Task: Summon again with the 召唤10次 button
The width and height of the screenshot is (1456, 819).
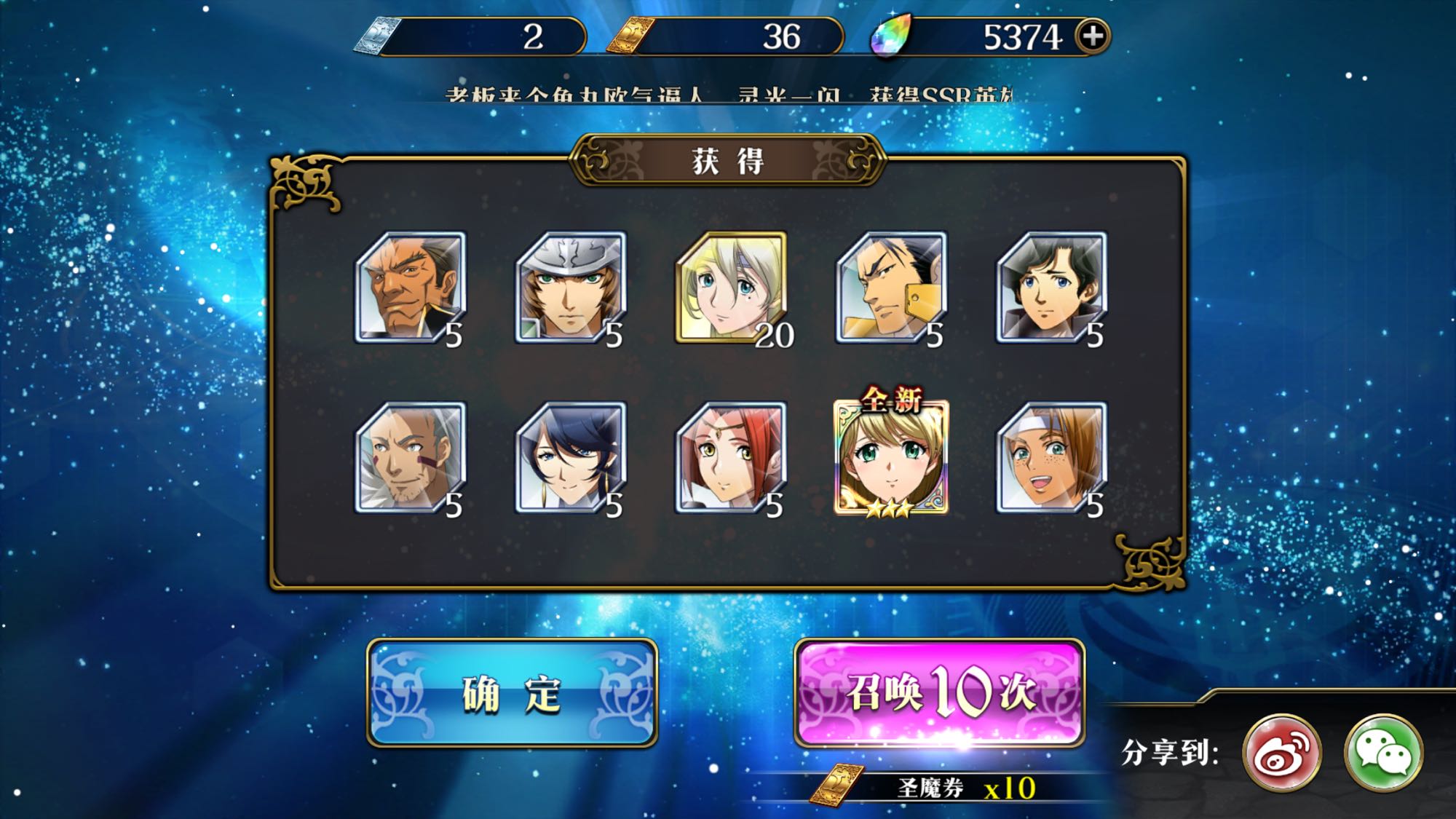Action: (939, 692)
